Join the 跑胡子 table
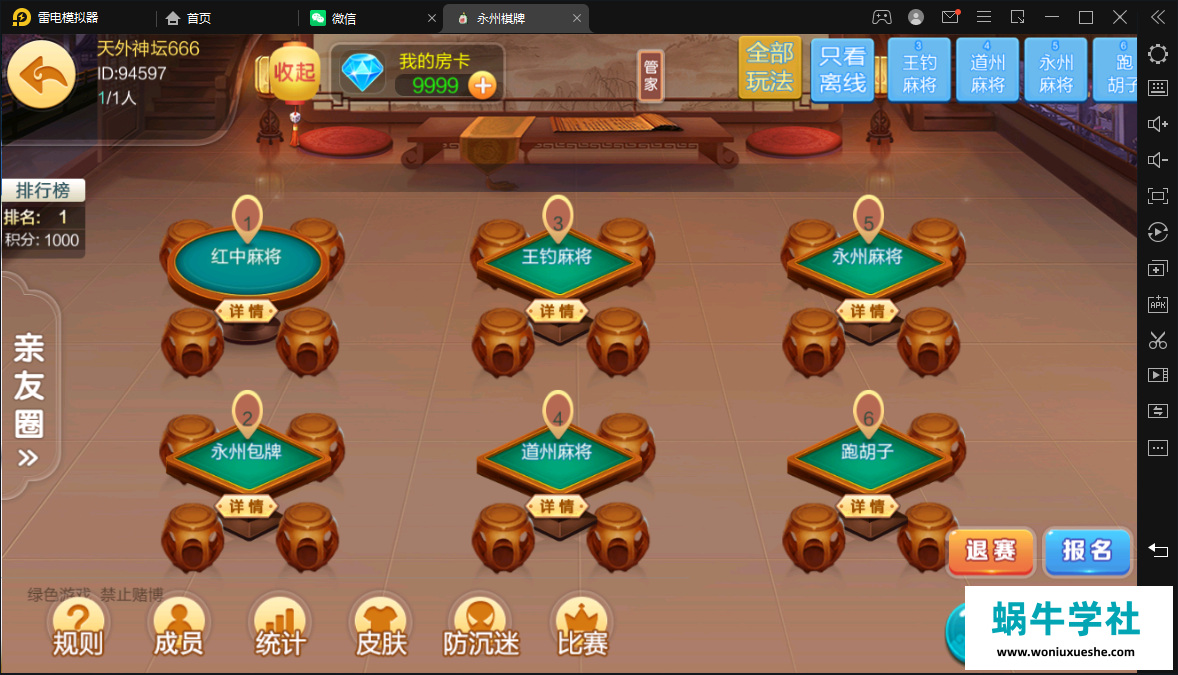The image size is (1178, 675). coord(868,452)
